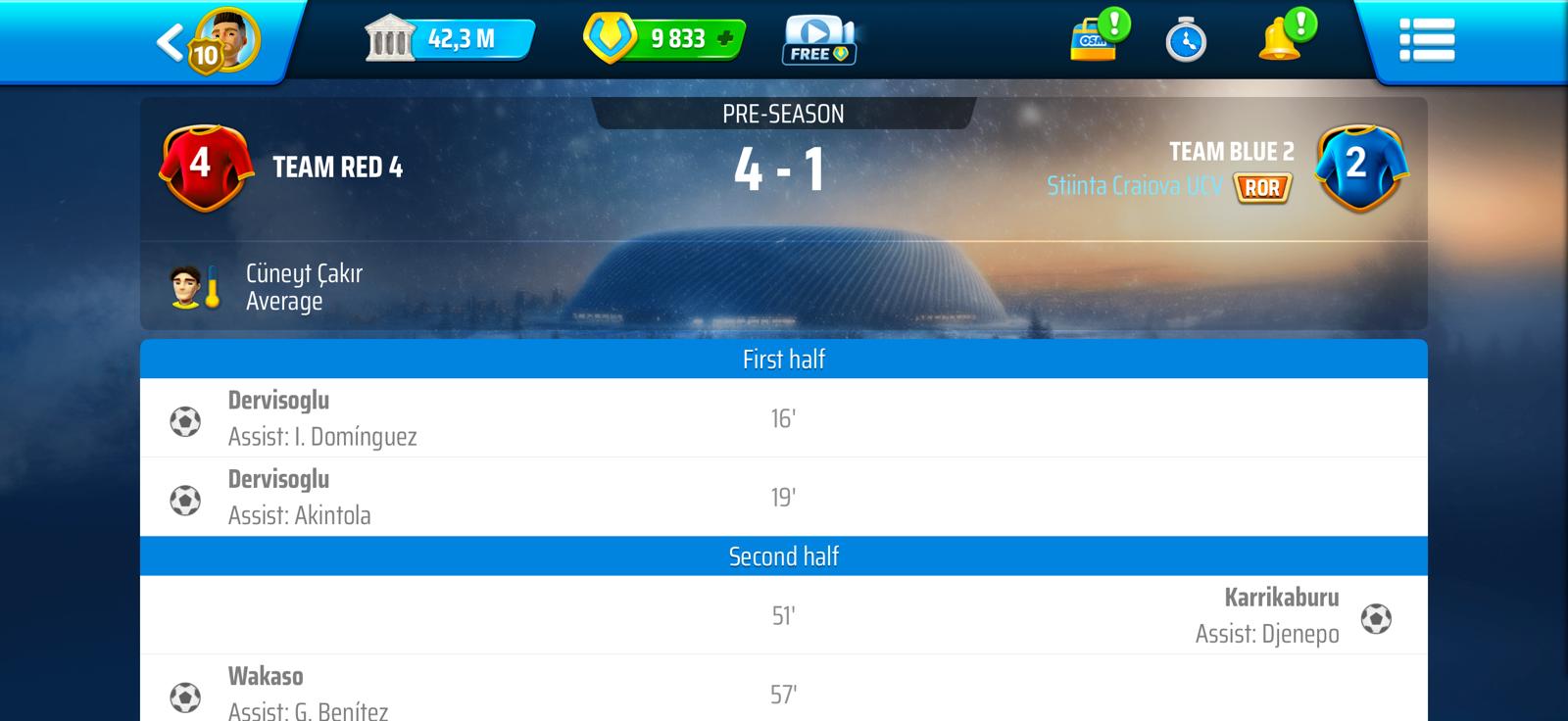
Task: Select Karrikaburu's 51' goal row
Action: click(x=783, y=615)
